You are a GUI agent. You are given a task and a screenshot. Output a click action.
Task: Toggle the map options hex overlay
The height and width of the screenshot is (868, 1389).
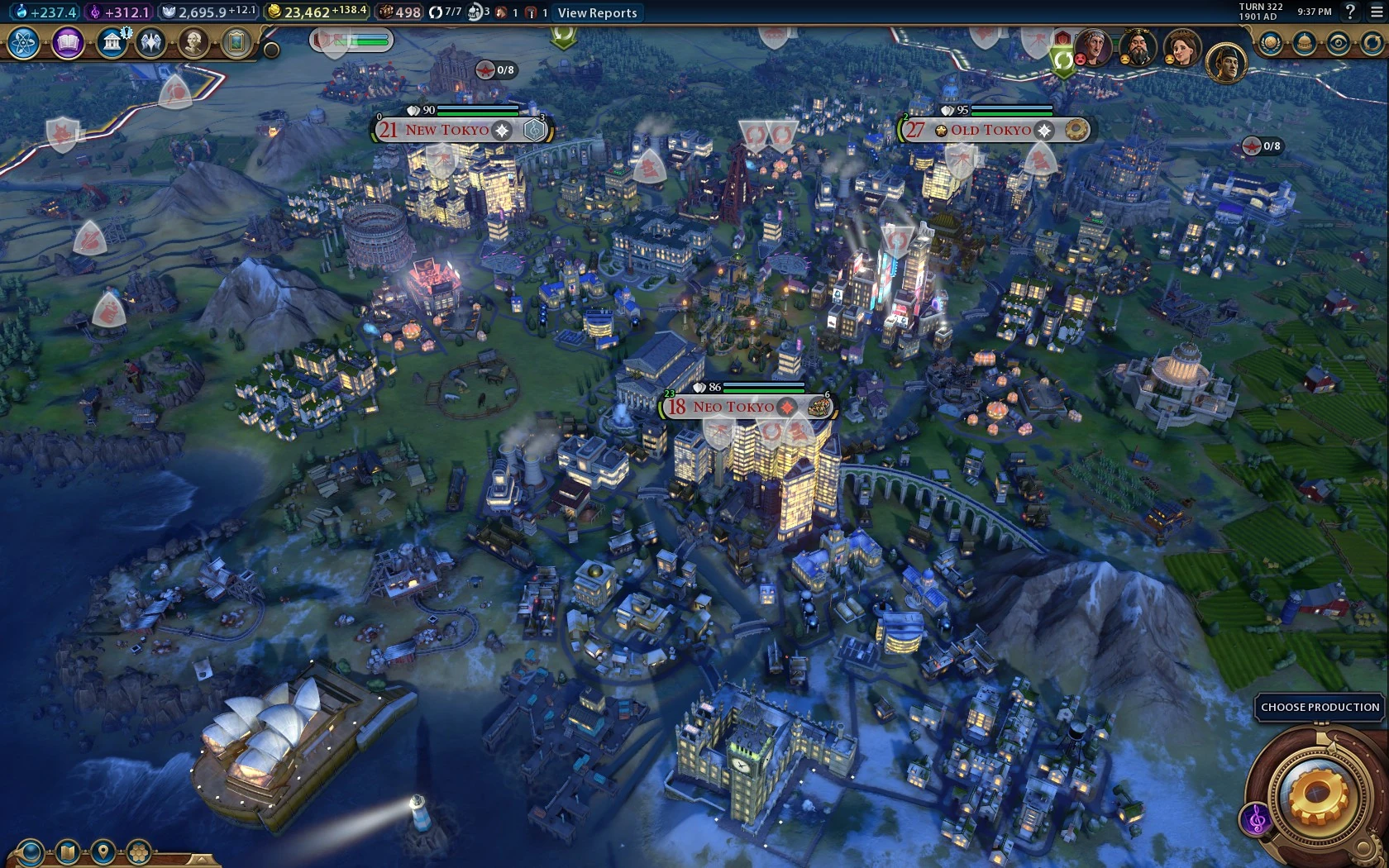[137, 852]
